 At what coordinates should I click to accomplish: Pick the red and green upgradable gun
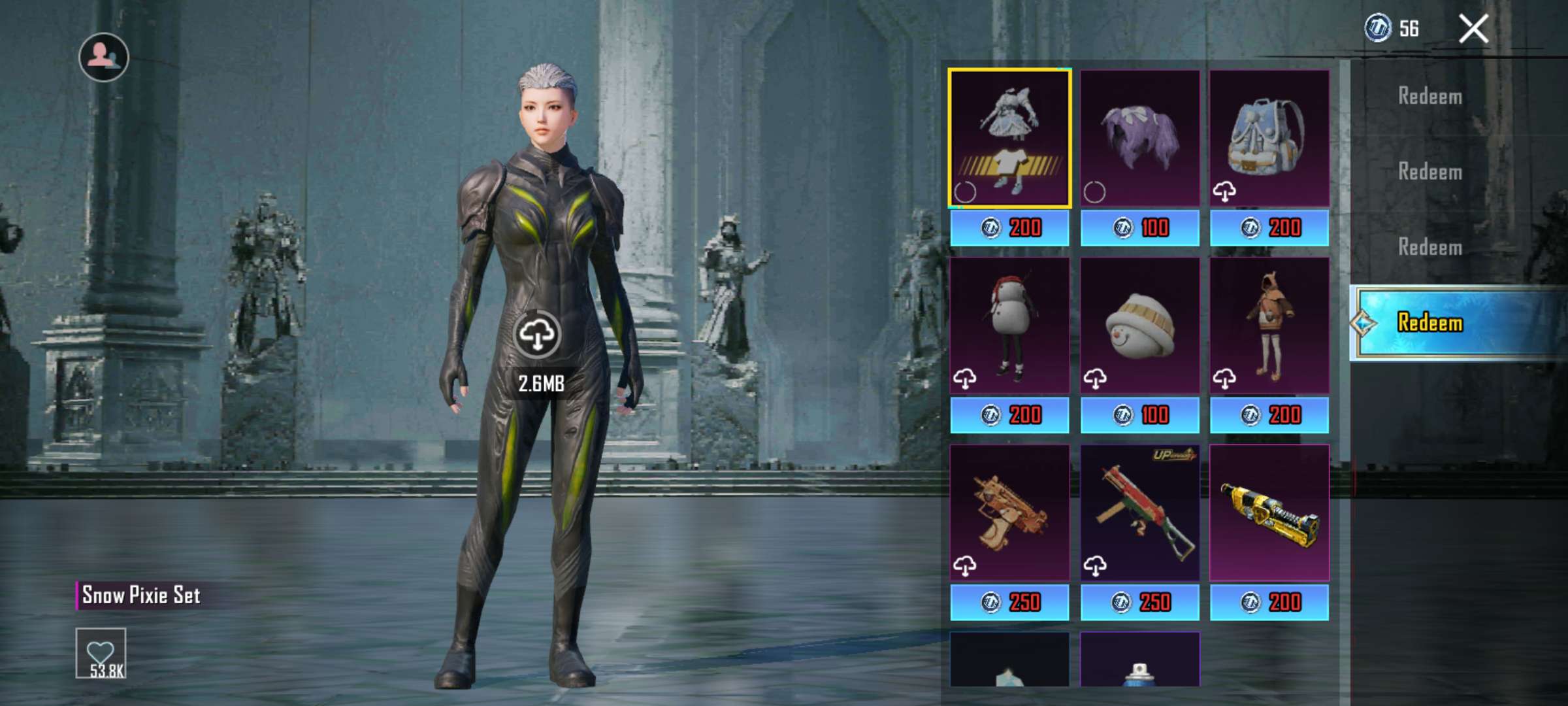tap(1139, 513)
